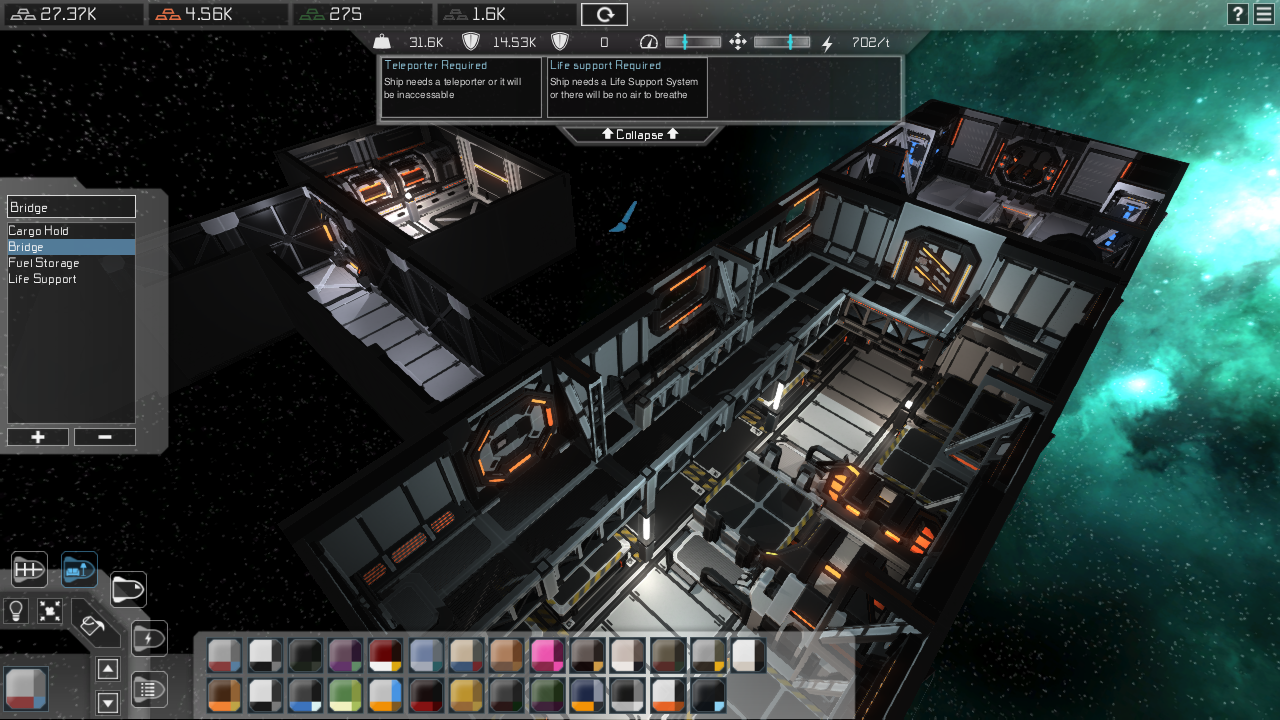The image size is (1280, 720).
Task: Toggle the lighting preview bulb icon
Action: (16, 610)
